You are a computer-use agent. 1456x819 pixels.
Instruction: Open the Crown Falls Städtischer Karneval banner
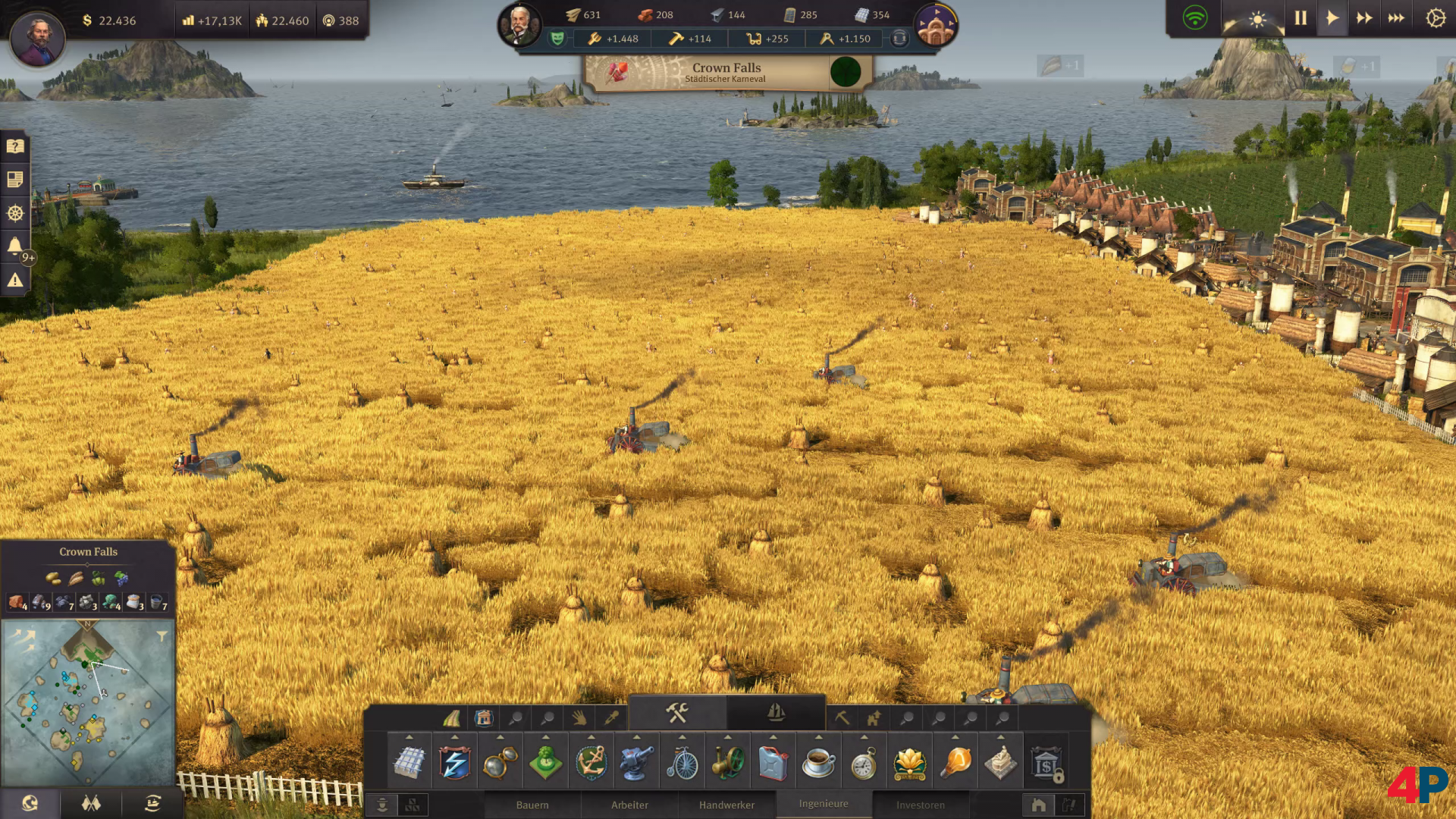(726, 73)
